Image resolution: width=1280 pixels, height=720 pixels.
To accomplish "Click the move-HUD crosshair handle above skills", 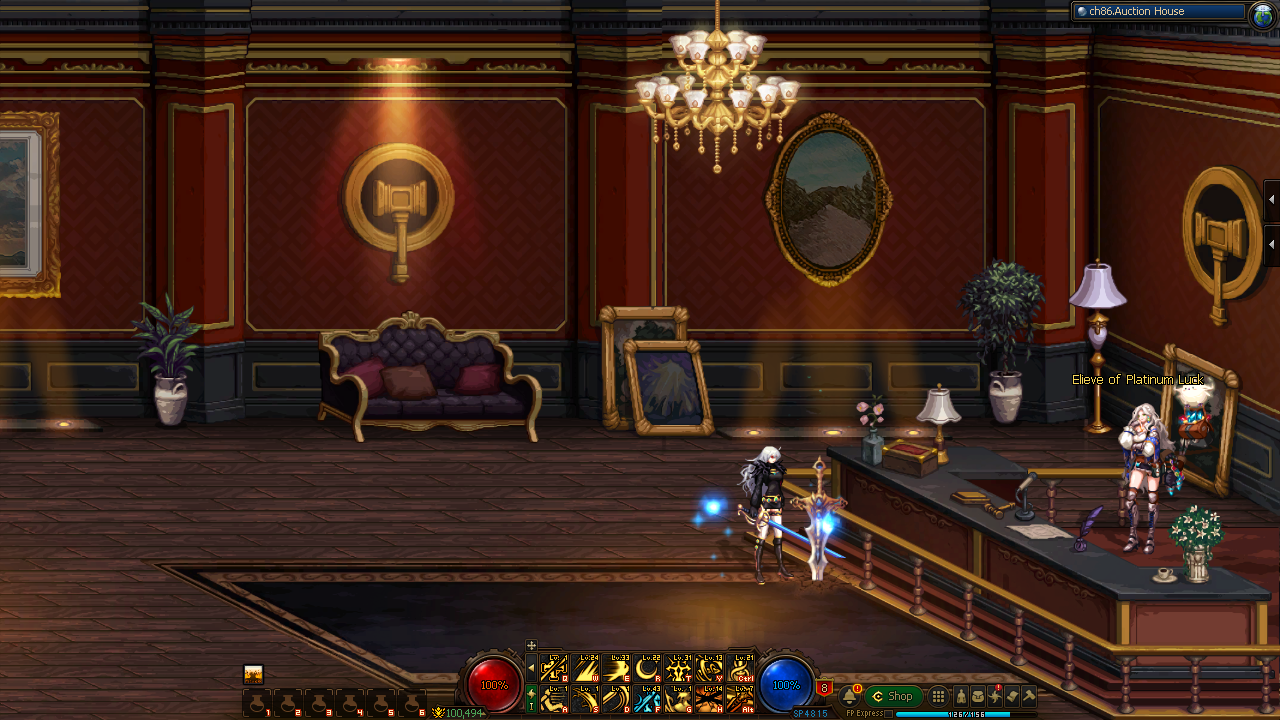I will (531, 645).
